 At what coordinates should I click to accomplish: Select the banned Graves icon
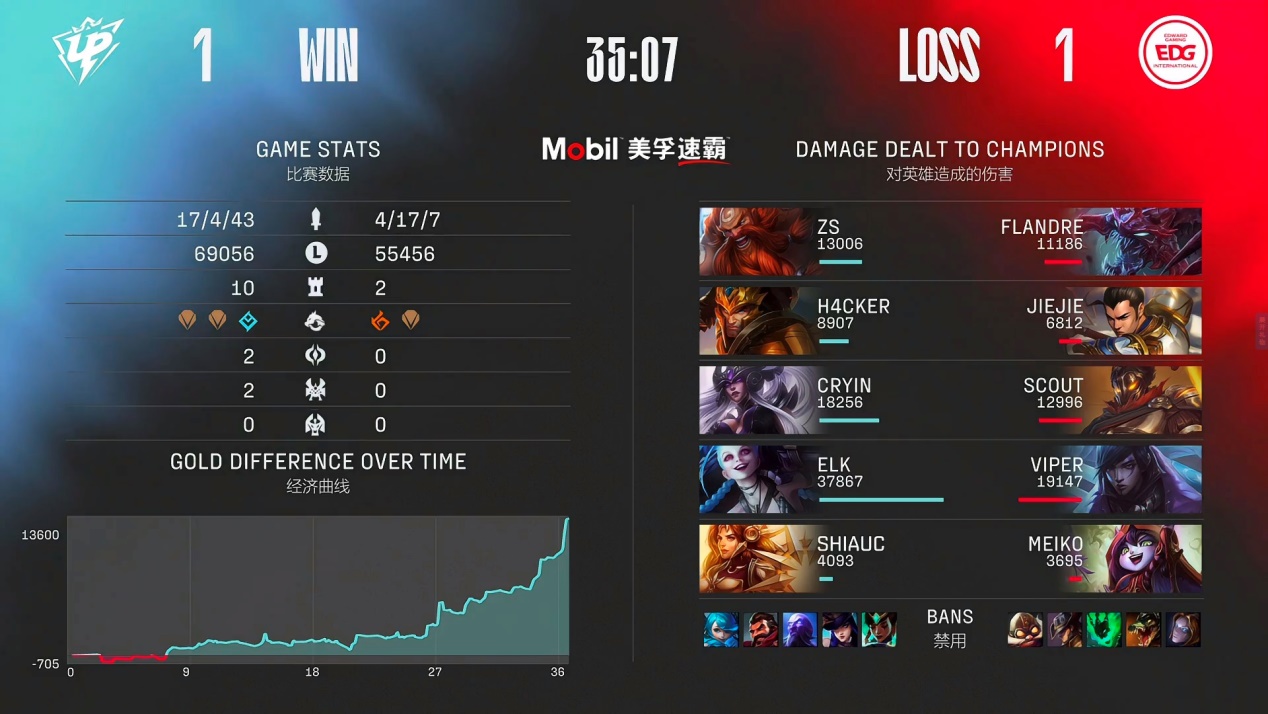(x=760, y=630)
